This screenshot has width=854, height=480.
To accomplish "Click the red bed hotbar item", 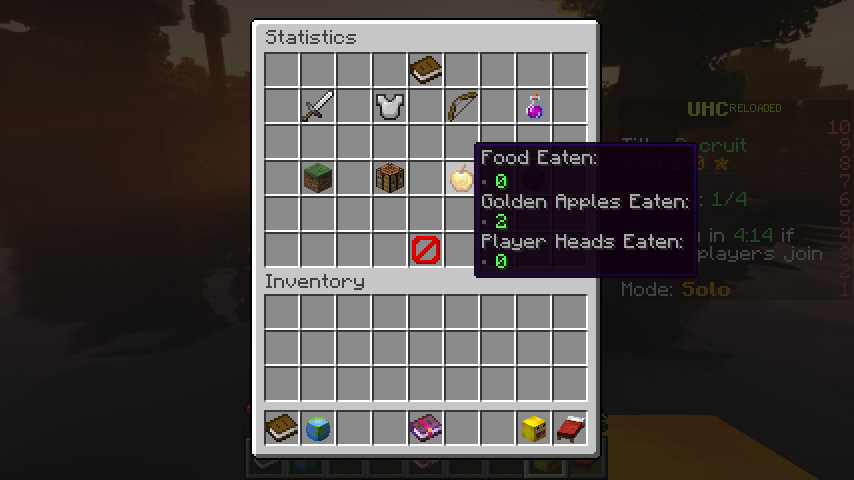I will pos(570,428).
